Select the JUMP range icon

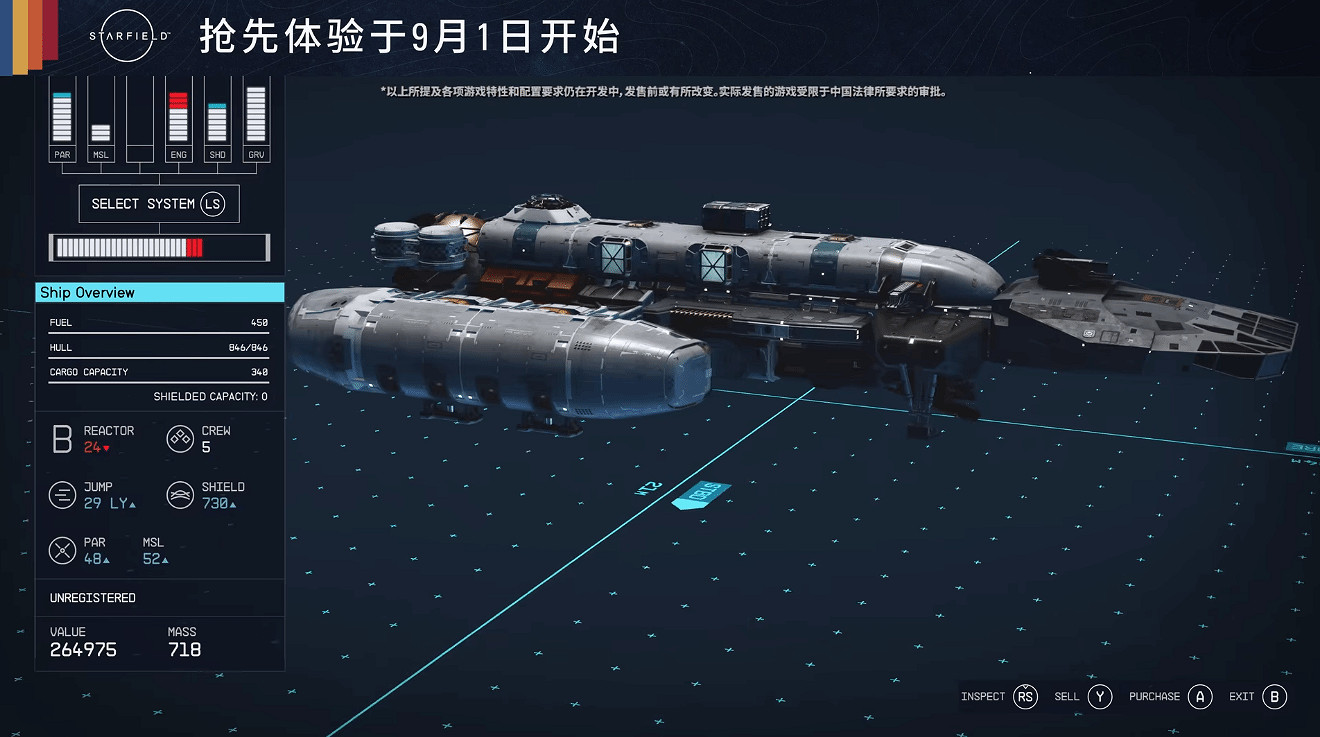tap(62, 494)
